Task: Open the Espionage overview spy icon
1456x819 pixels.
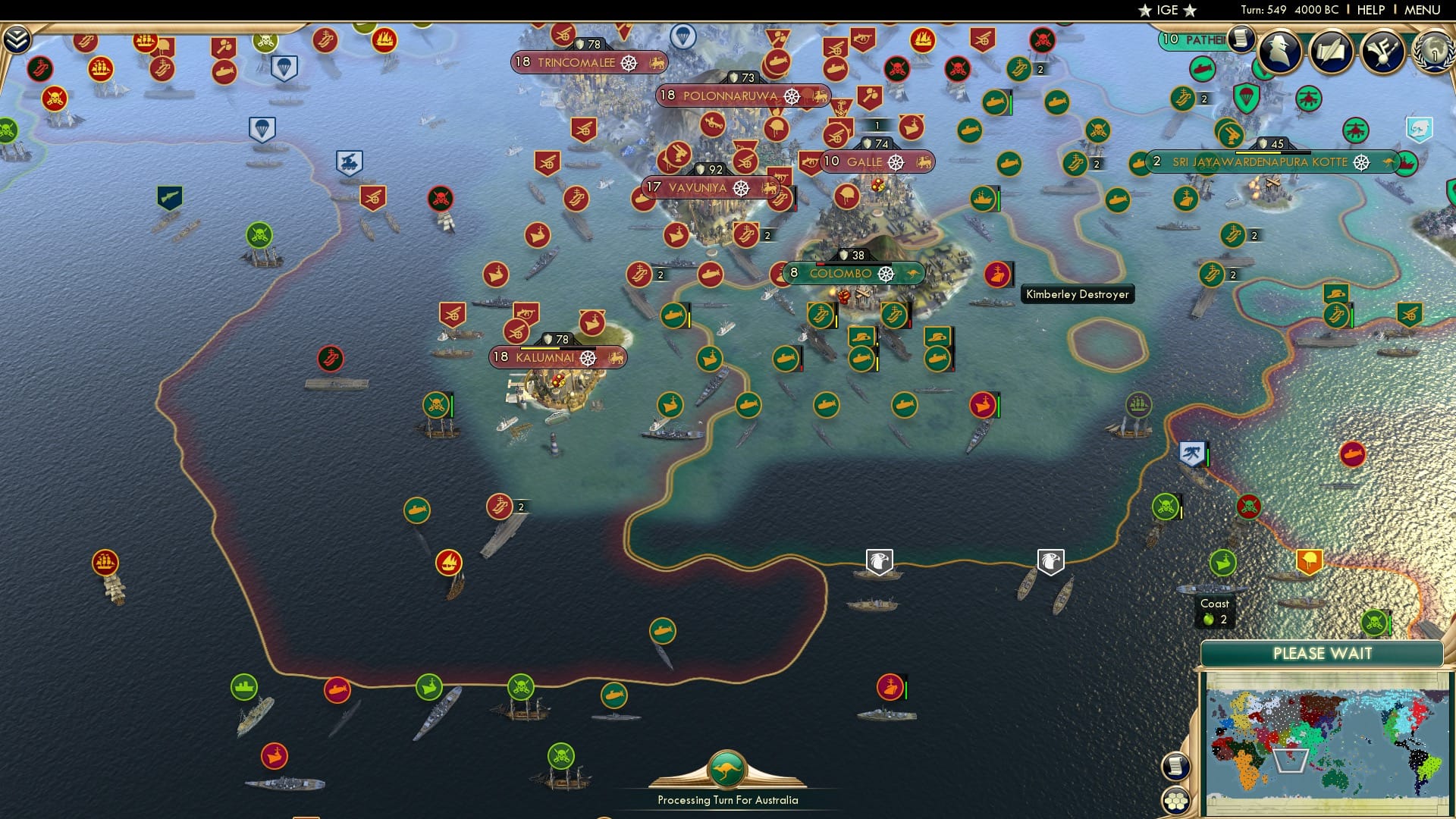Action: click(x=1280, y=53)
